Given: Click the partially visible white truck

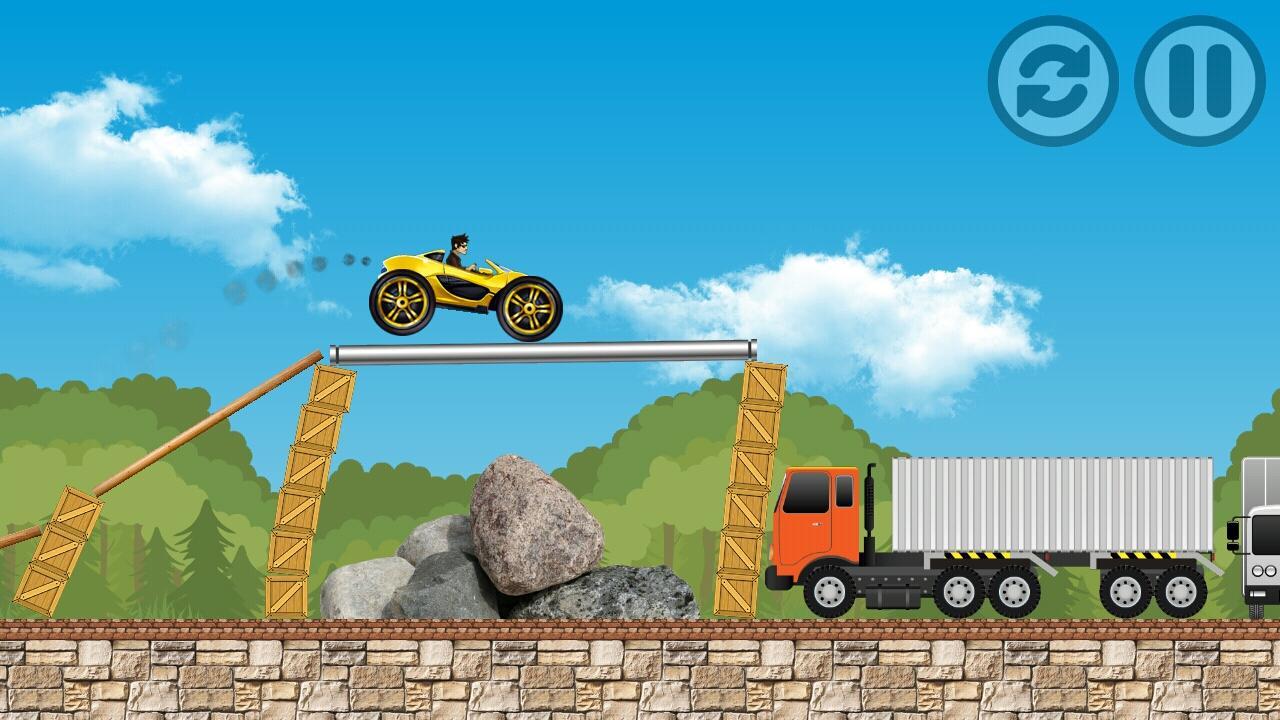Looking at the screenshot, I should coord(1262,550).
